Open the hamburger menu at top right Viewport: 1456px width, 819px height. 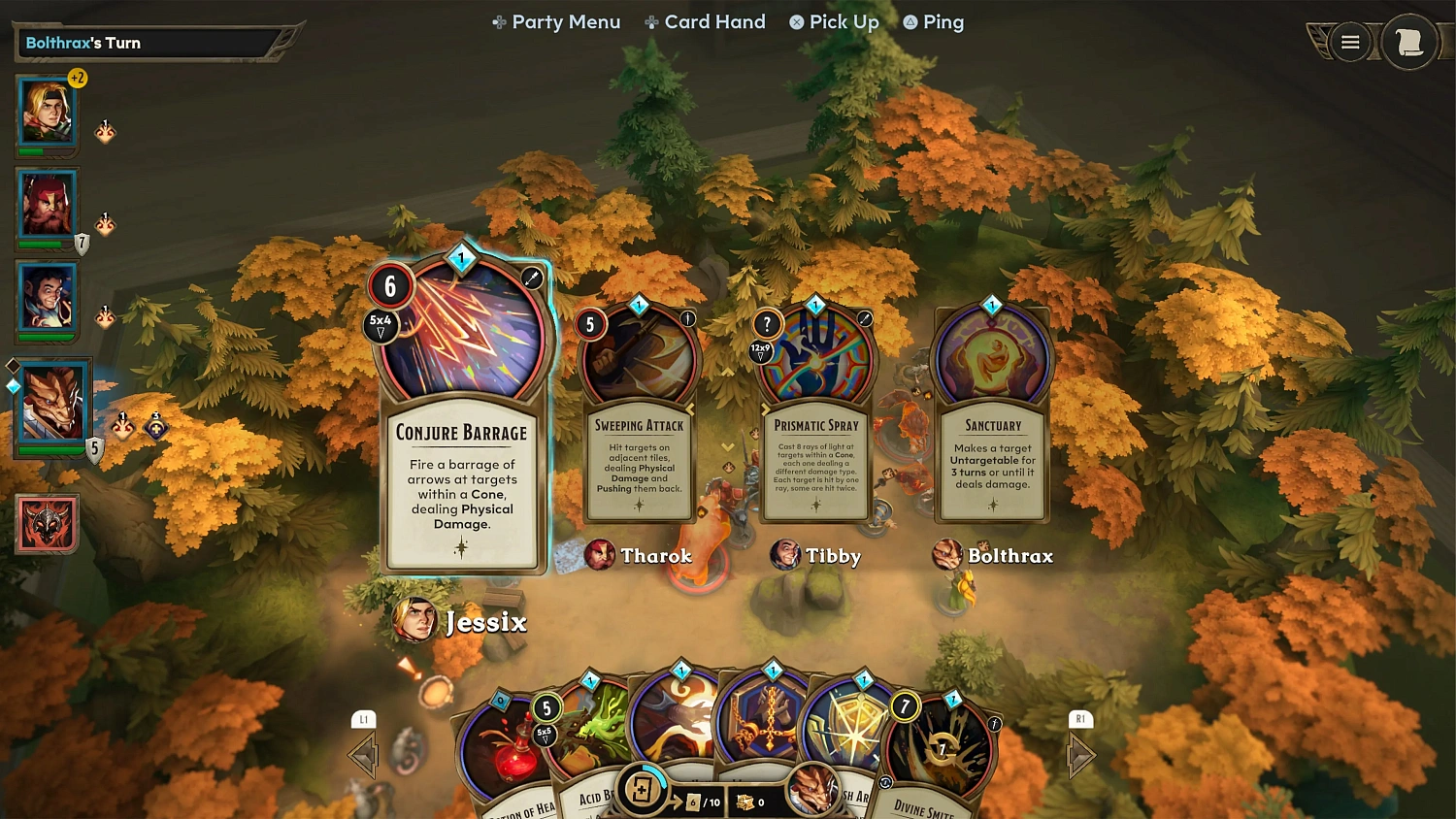click(x=1350, y=42)
